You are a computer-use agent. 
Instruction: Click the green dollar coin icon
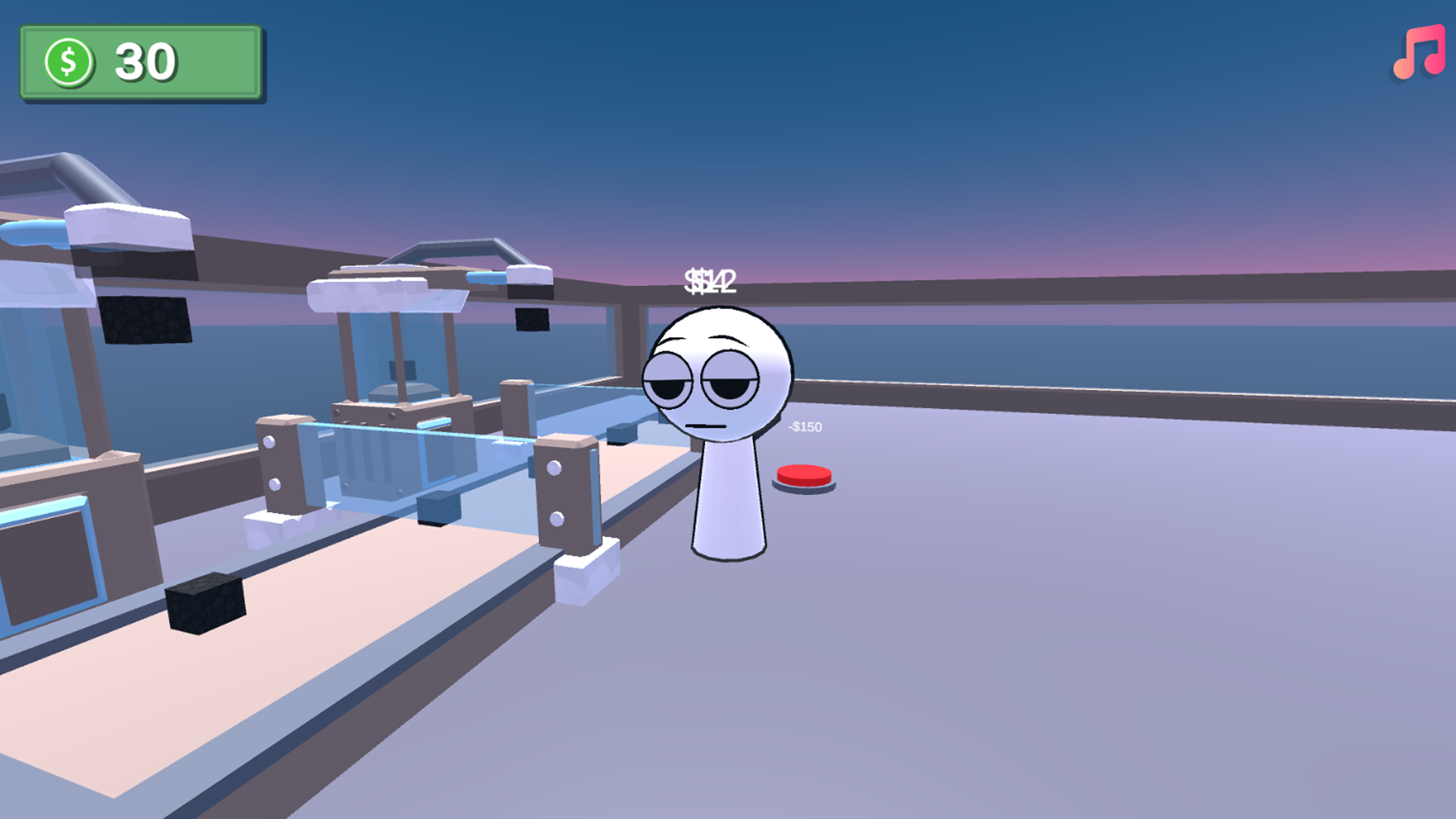coord(68,61)
